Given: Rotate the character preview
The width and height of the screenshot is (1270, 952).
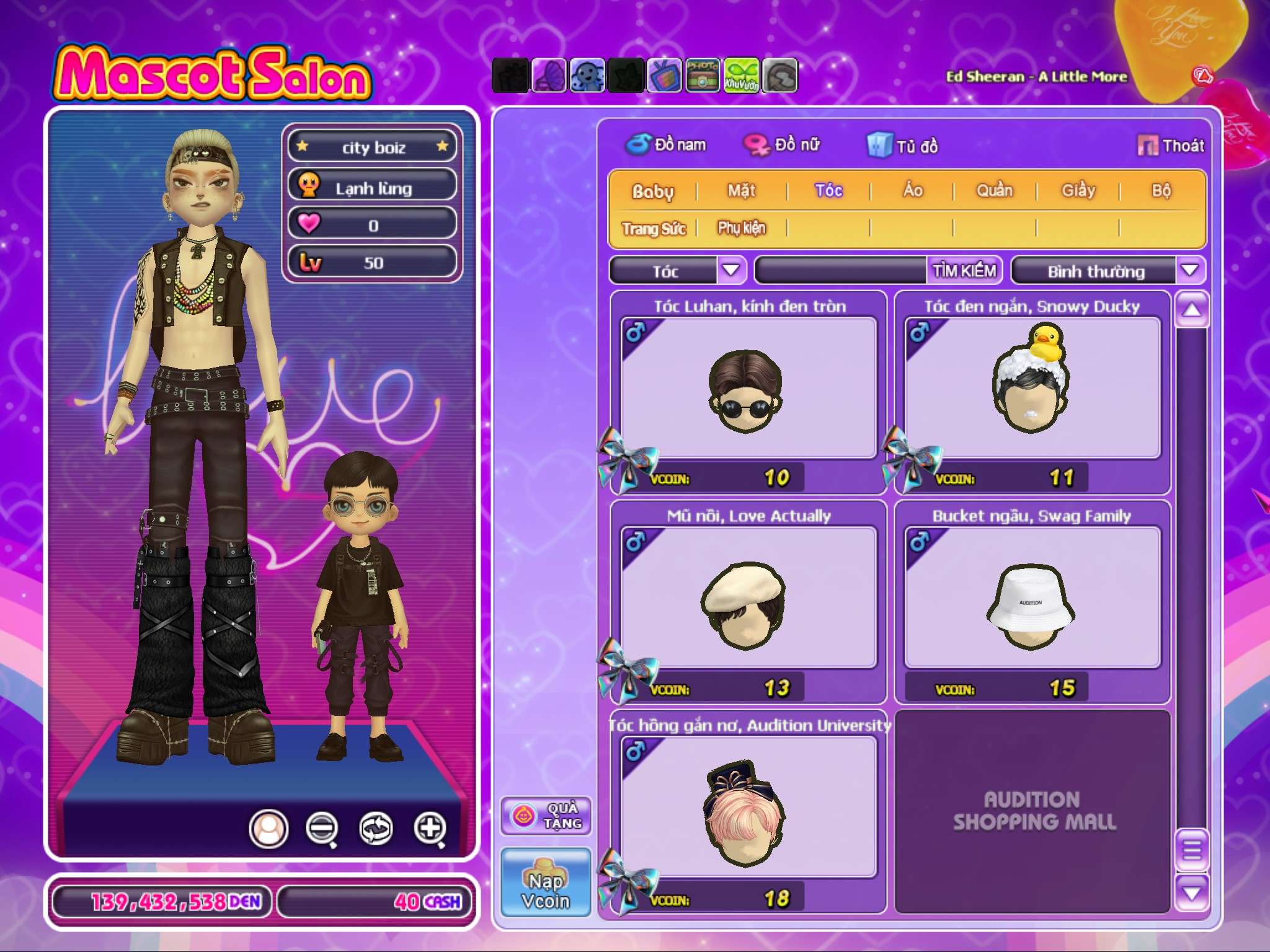Looking at the screenshot, I should click(x=376, y=828).
